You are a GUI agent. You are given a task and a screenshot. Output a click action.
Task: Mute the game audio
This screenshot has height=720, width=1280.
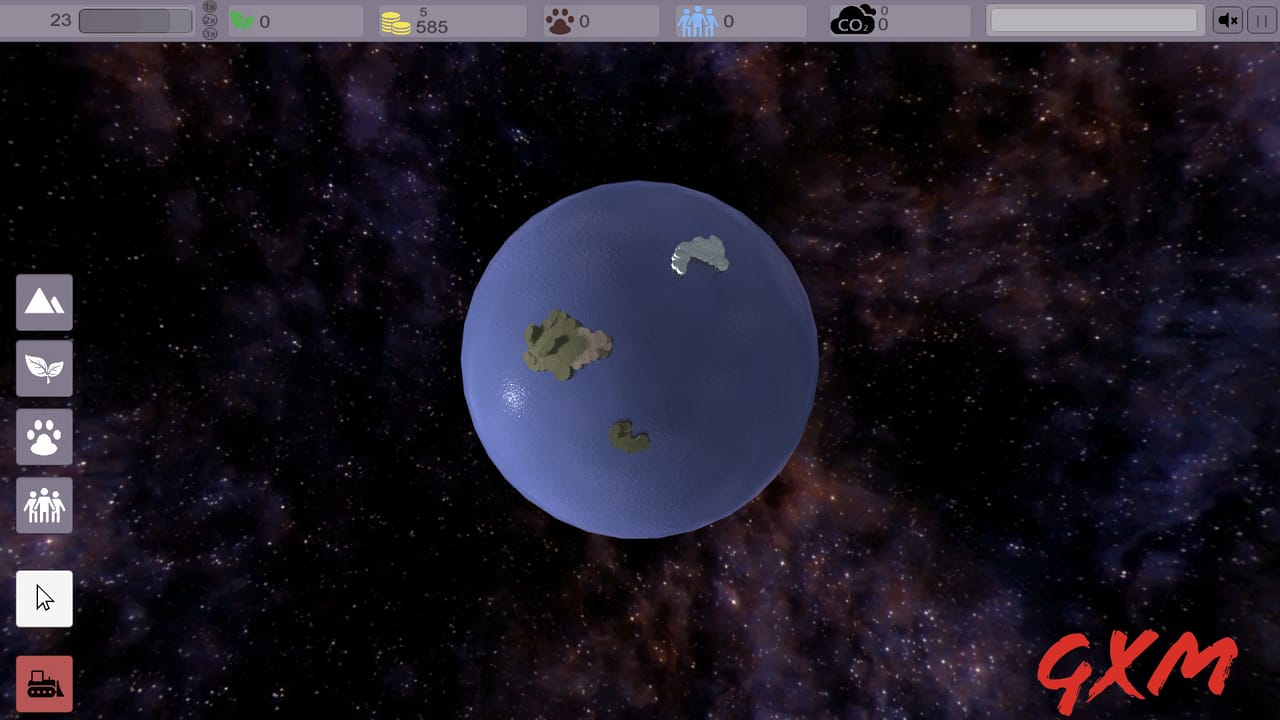[1228, 20]
